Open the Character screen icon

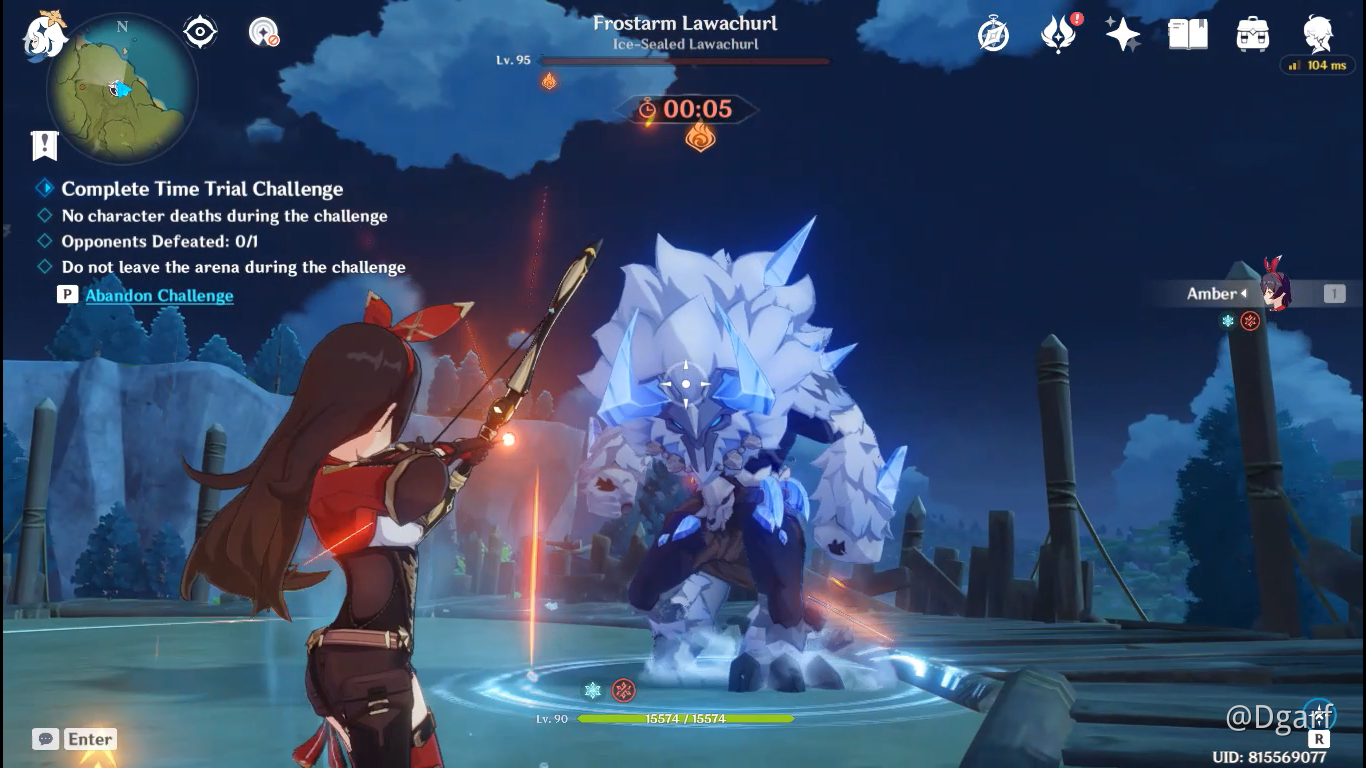pos(1315,33)
